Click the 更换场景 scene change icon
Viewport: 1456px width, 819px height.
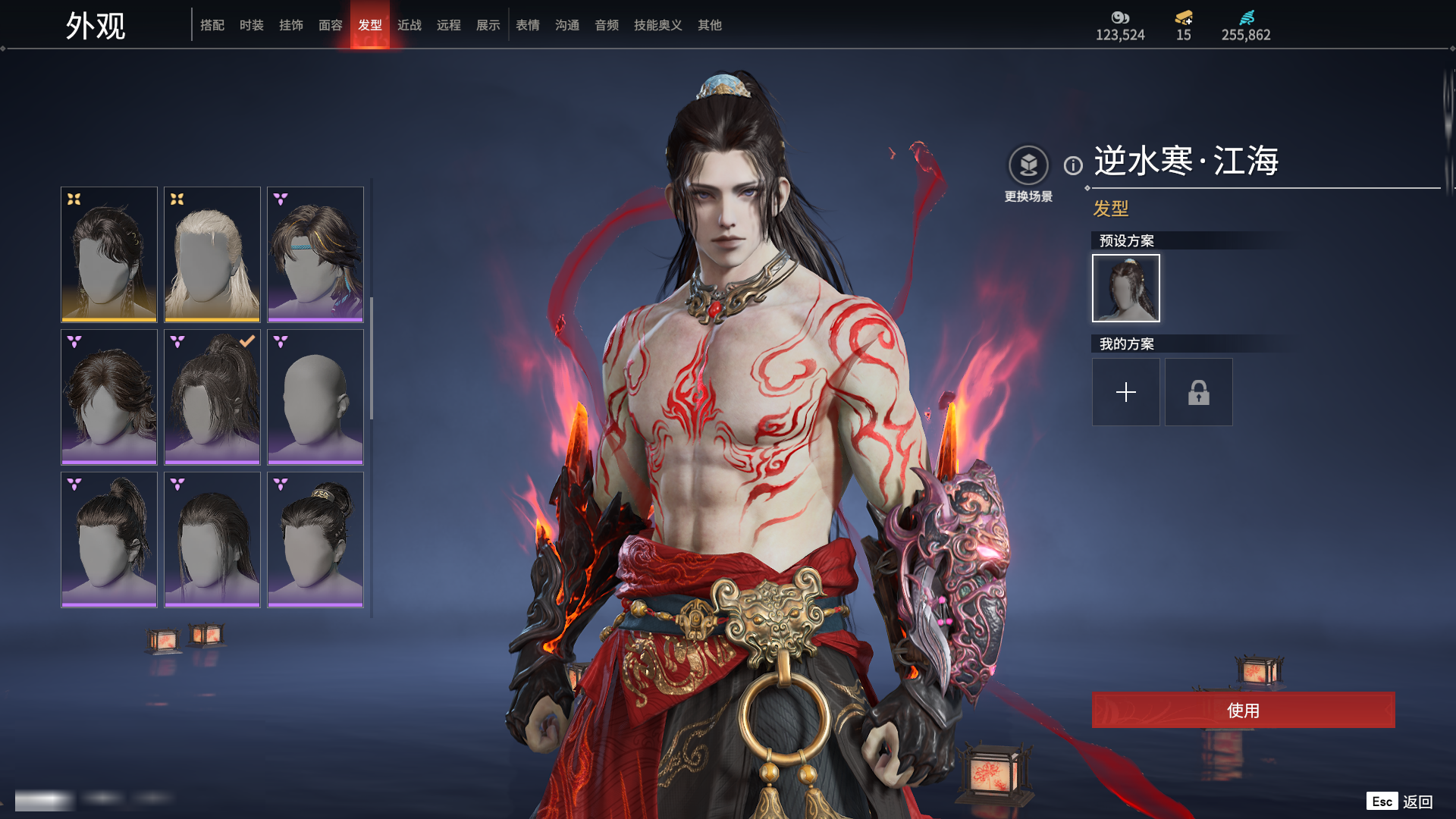1028,165
